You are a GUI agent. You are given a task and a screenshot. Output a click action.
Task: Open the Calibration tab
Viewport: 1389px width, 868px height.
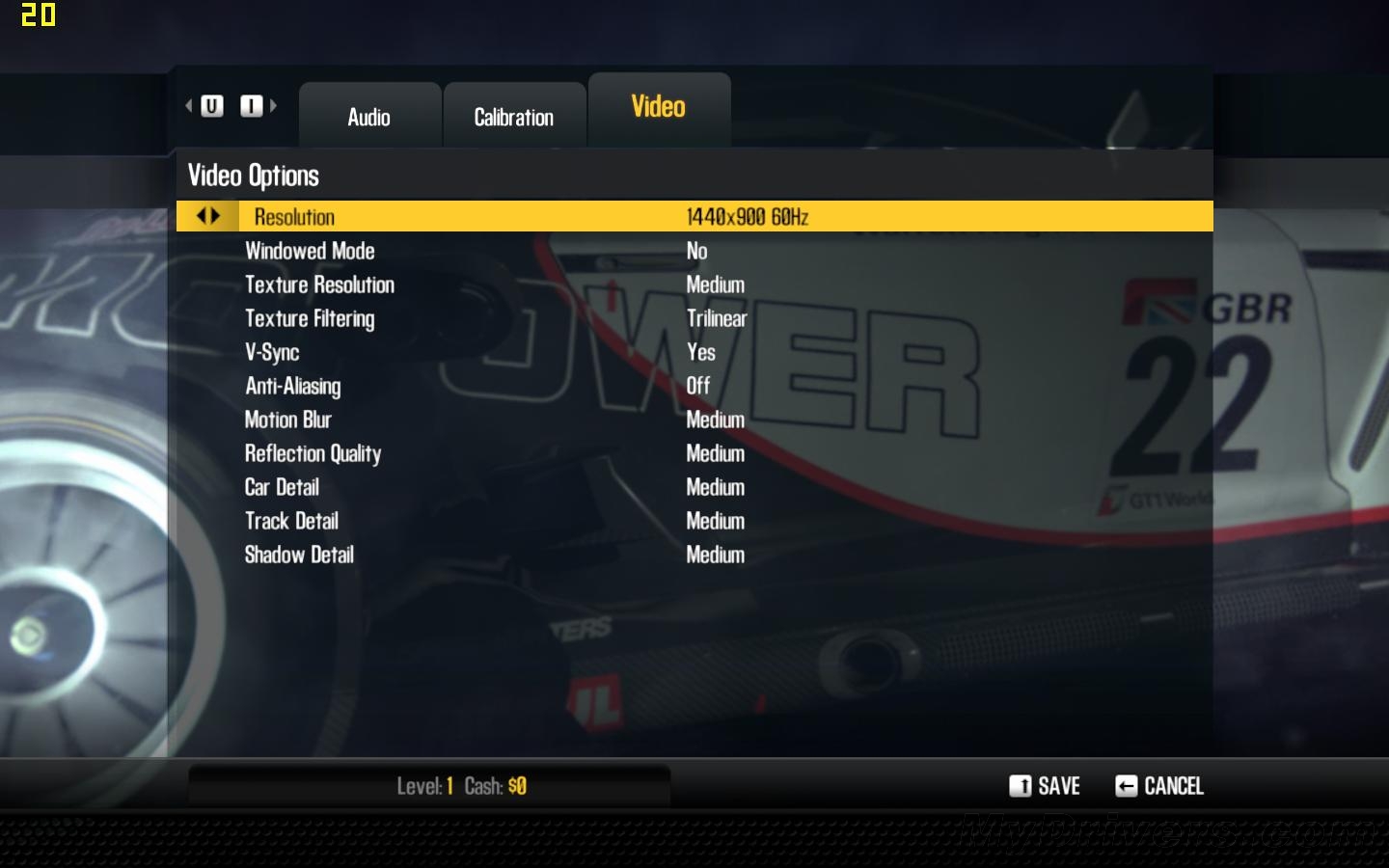point(514,117)
